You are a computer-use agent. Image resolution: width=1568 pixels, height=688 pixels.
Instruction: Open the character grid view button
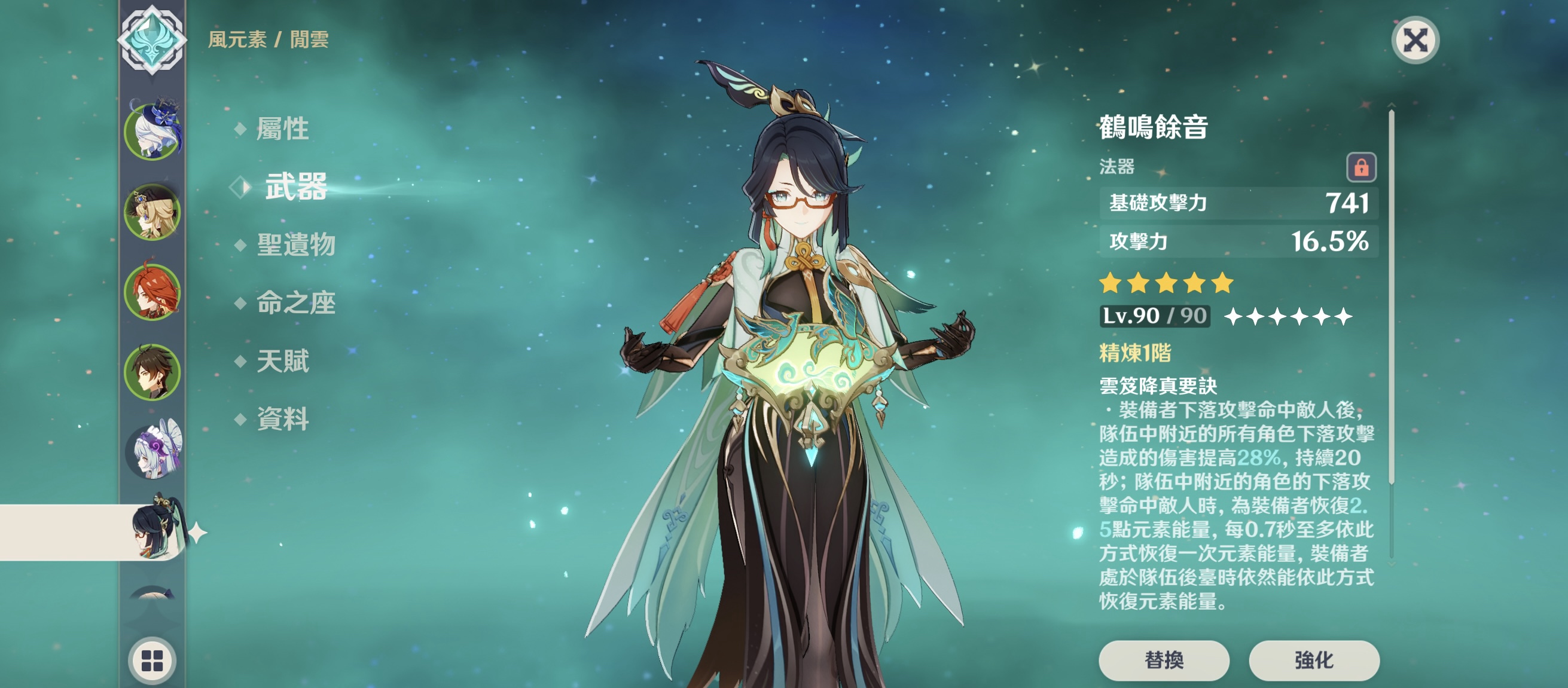[x=152, y=660]
